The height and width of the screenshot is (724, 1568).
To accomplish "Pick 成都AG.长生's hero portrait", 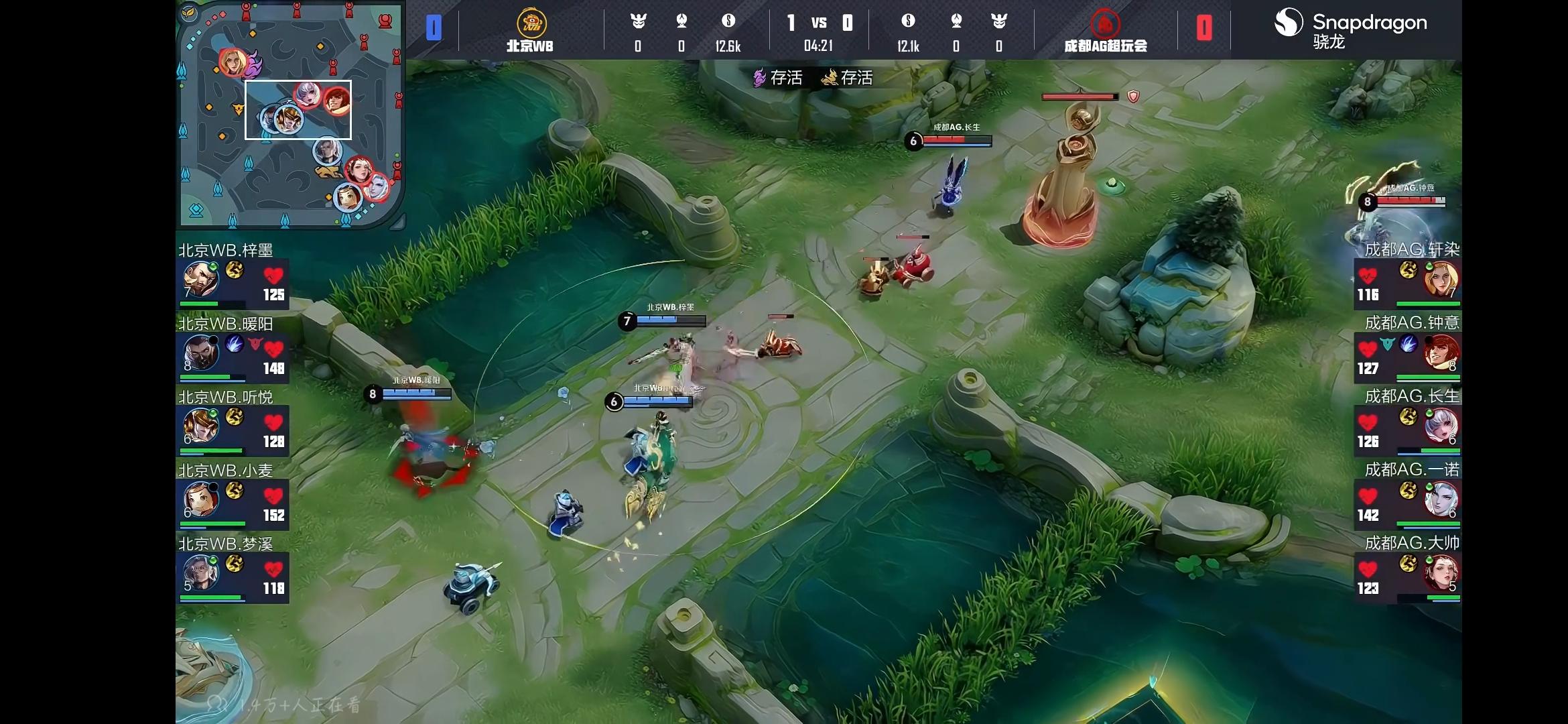I will click(1441, 426).
